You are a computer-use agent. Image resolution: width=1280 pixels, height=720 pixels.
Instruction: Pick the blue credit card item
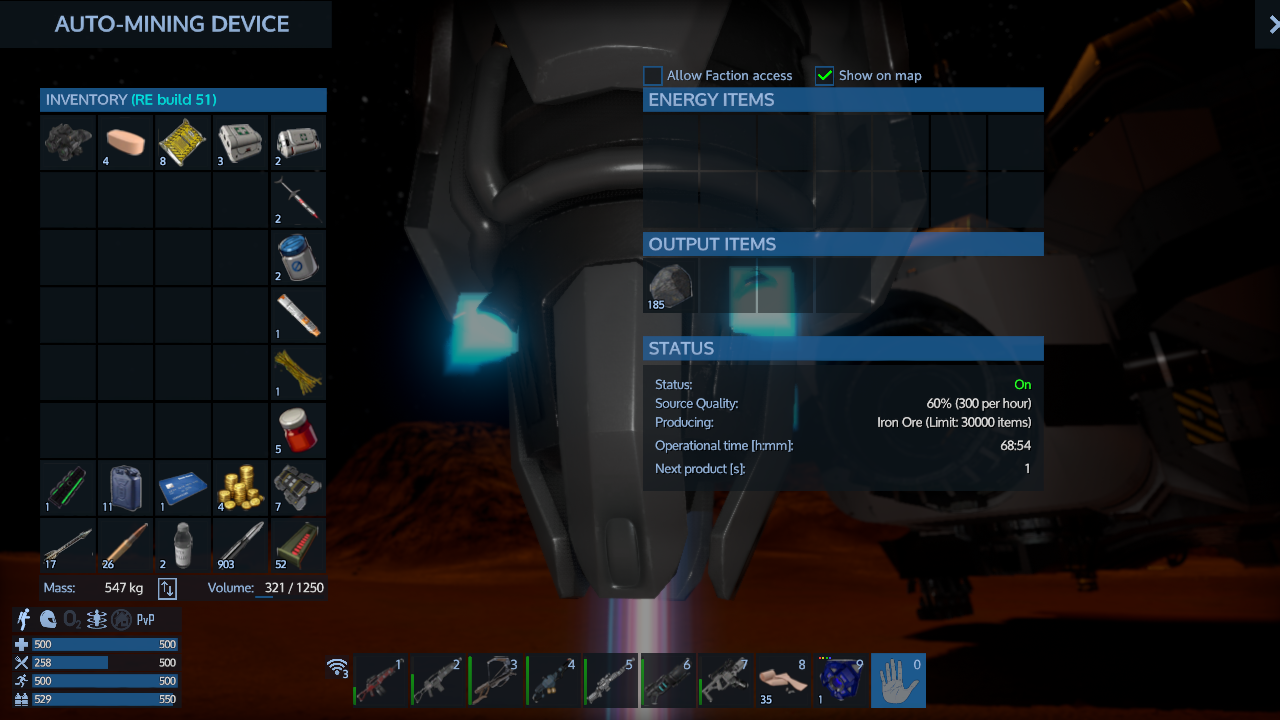coord(183,488)
